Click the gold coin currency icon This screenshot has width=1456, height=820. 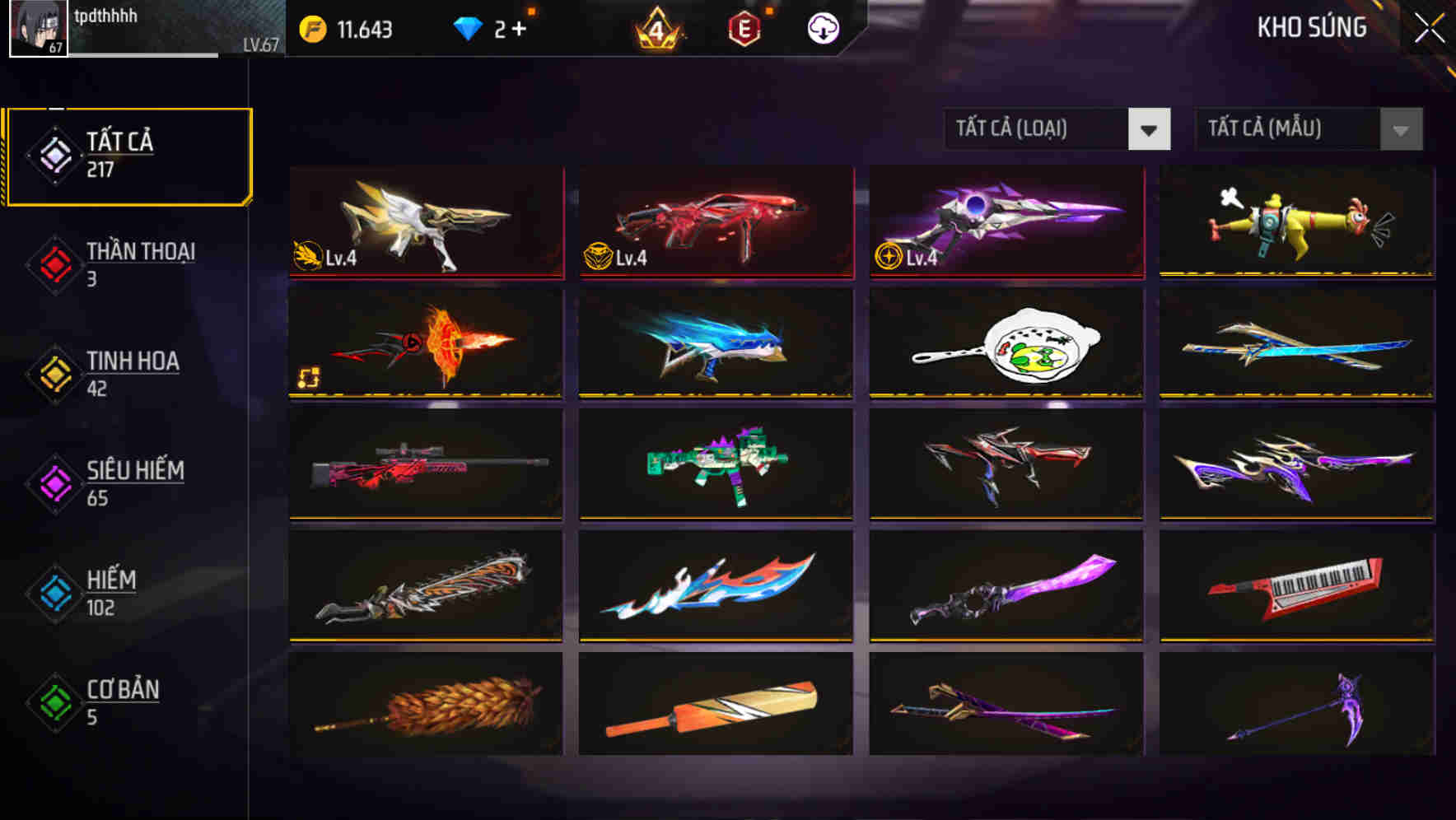tap(312, 27)
